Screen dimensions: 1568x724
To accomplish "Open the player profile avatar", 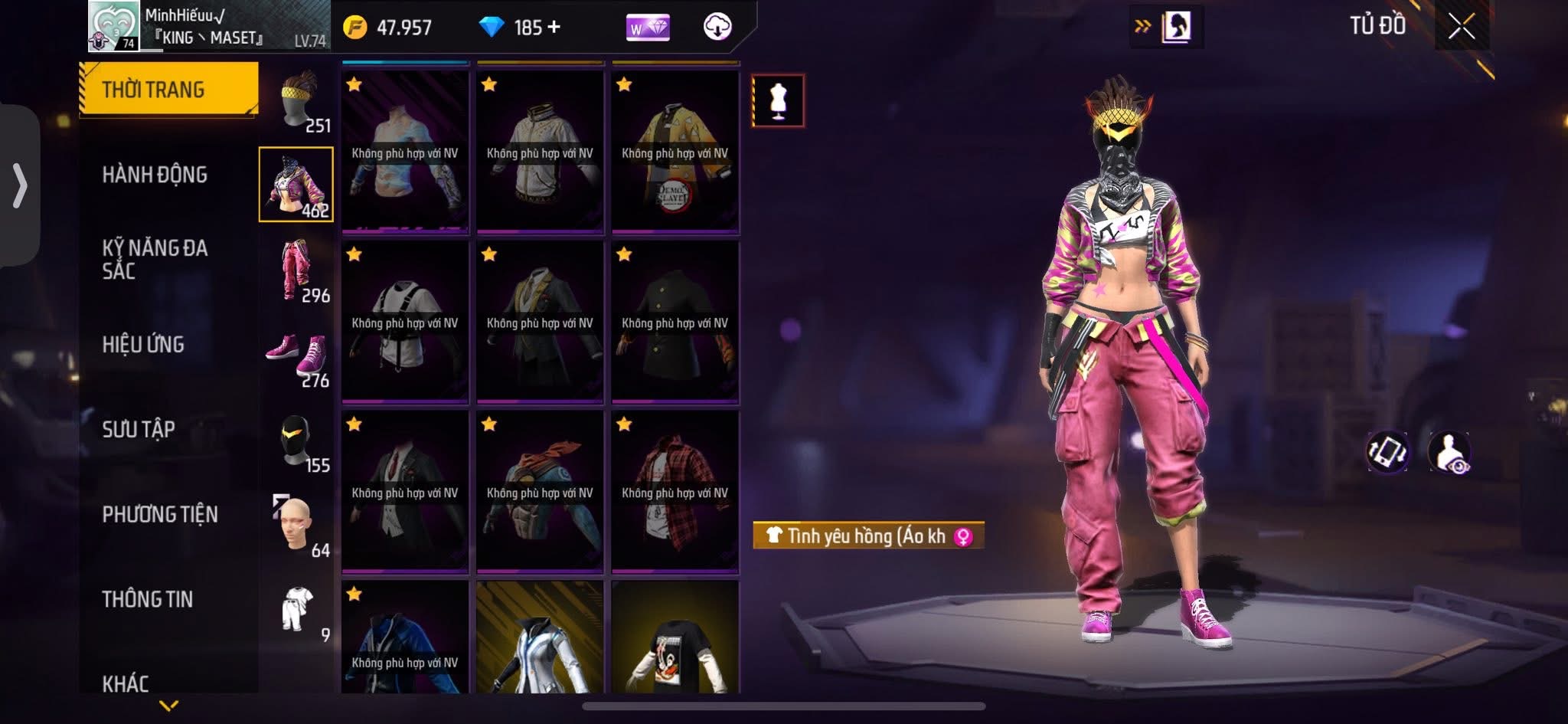I will pyautogui.click(x=113, y=26).
